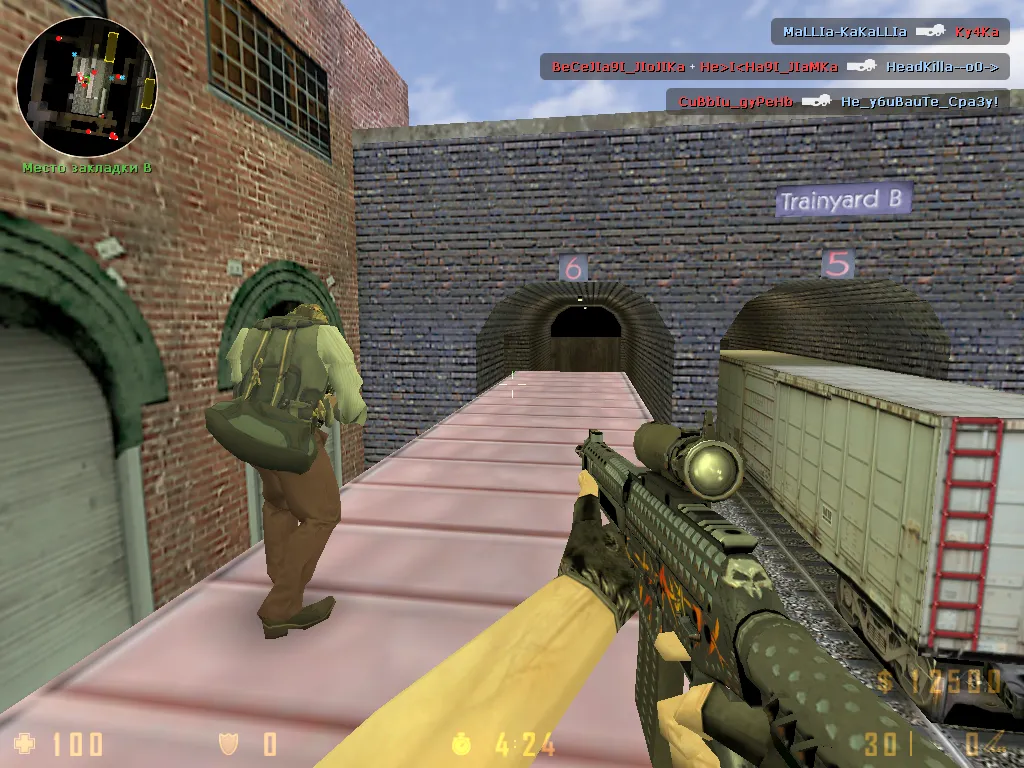Click the circular radar minimap
Image resolution: width=1024 pixels, height=768 pixels.
tap(87, 86)
